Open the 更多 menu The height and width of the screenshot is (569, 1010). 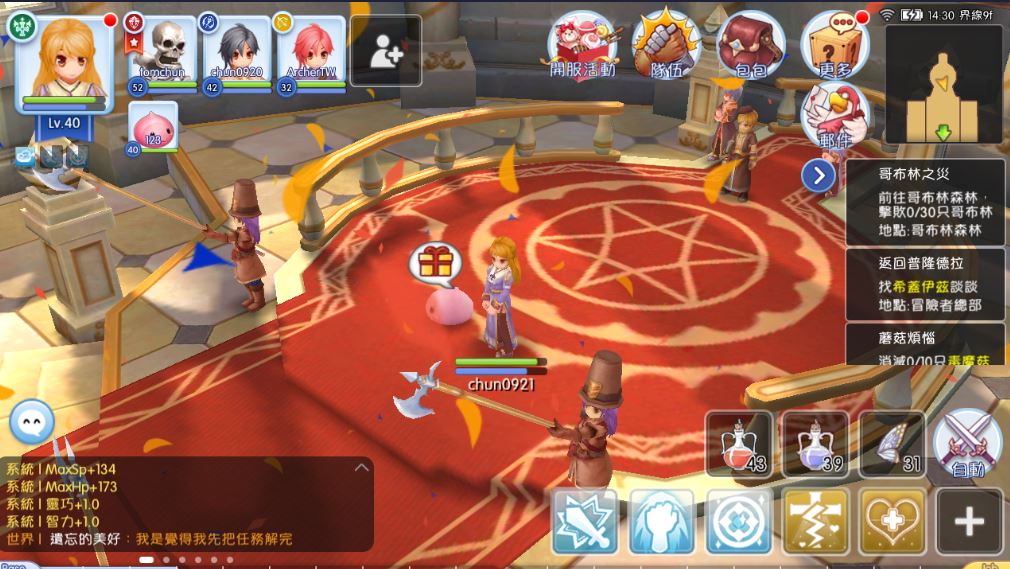coord(834,45)
